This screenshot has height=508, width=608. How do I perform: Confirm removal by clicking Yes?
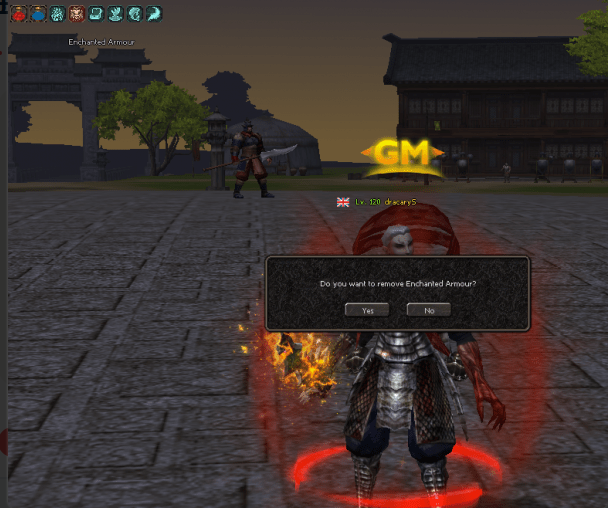point(367,310)
